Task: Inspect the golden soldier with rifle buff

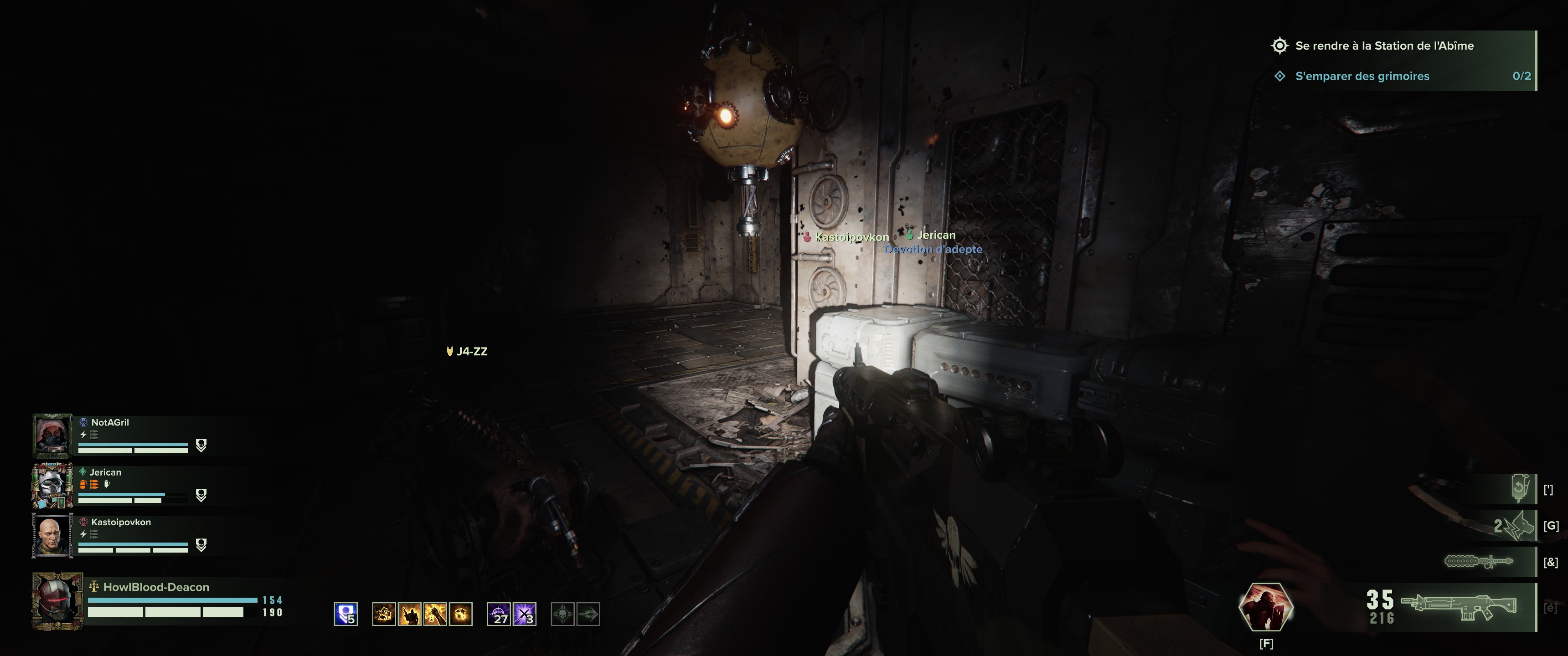Action: [410, 614]
